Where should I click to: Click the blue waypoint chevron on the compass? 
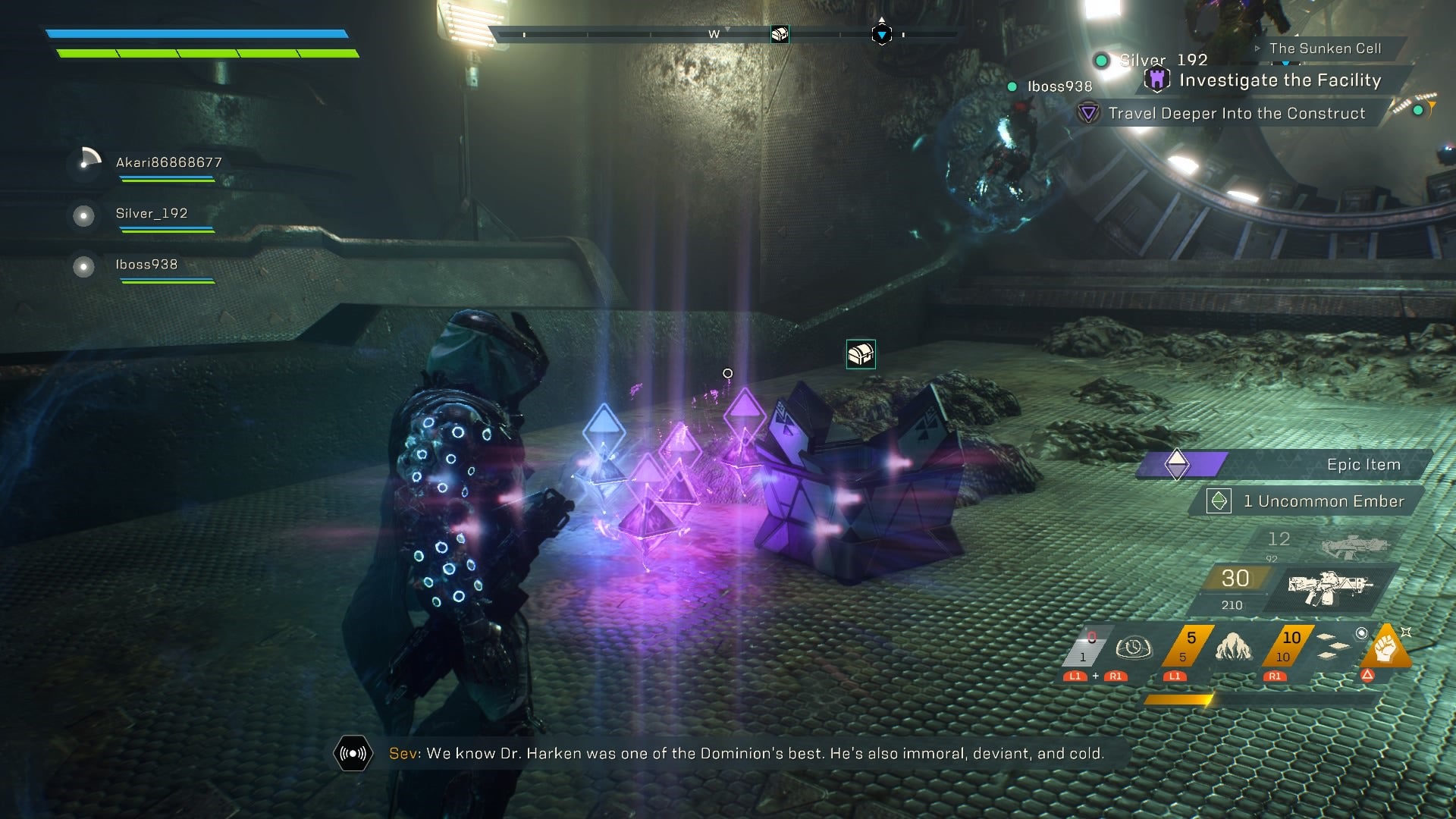[881, 34]
